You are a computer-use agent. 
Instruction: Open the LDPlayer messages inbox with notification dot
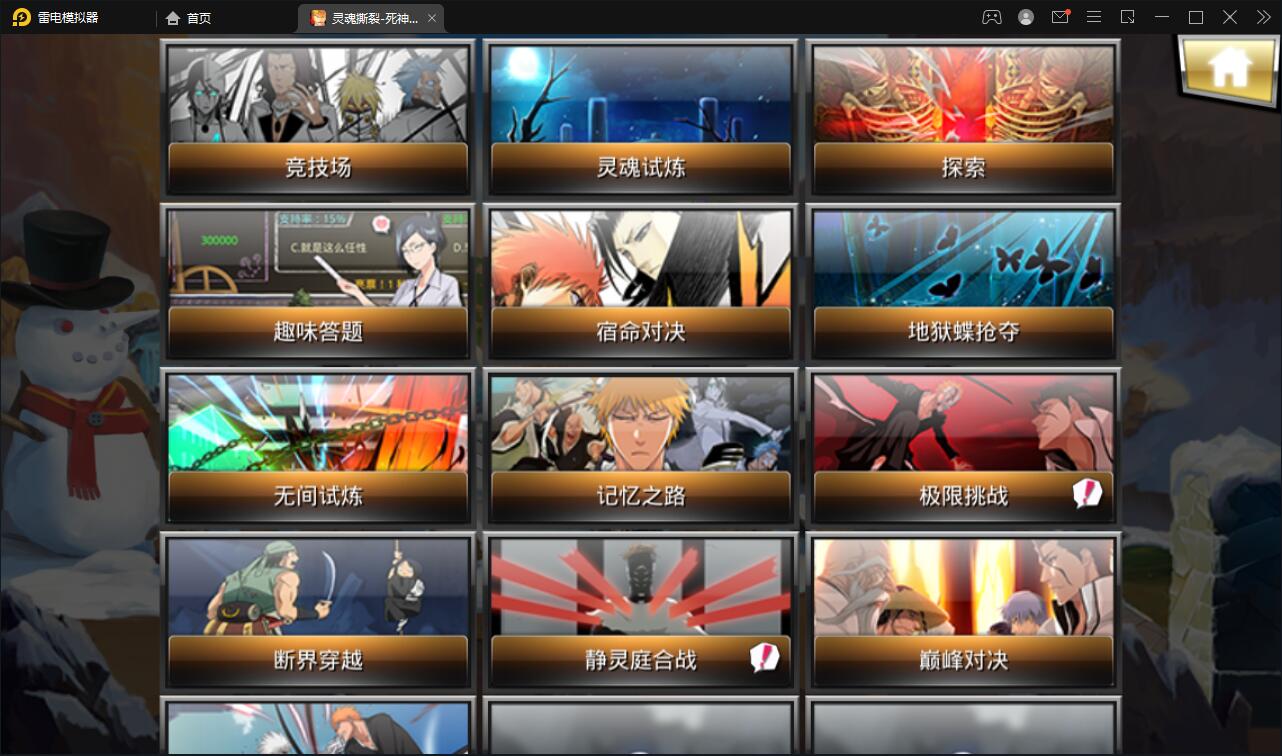pyautogui.click(x=1060, y=17)
